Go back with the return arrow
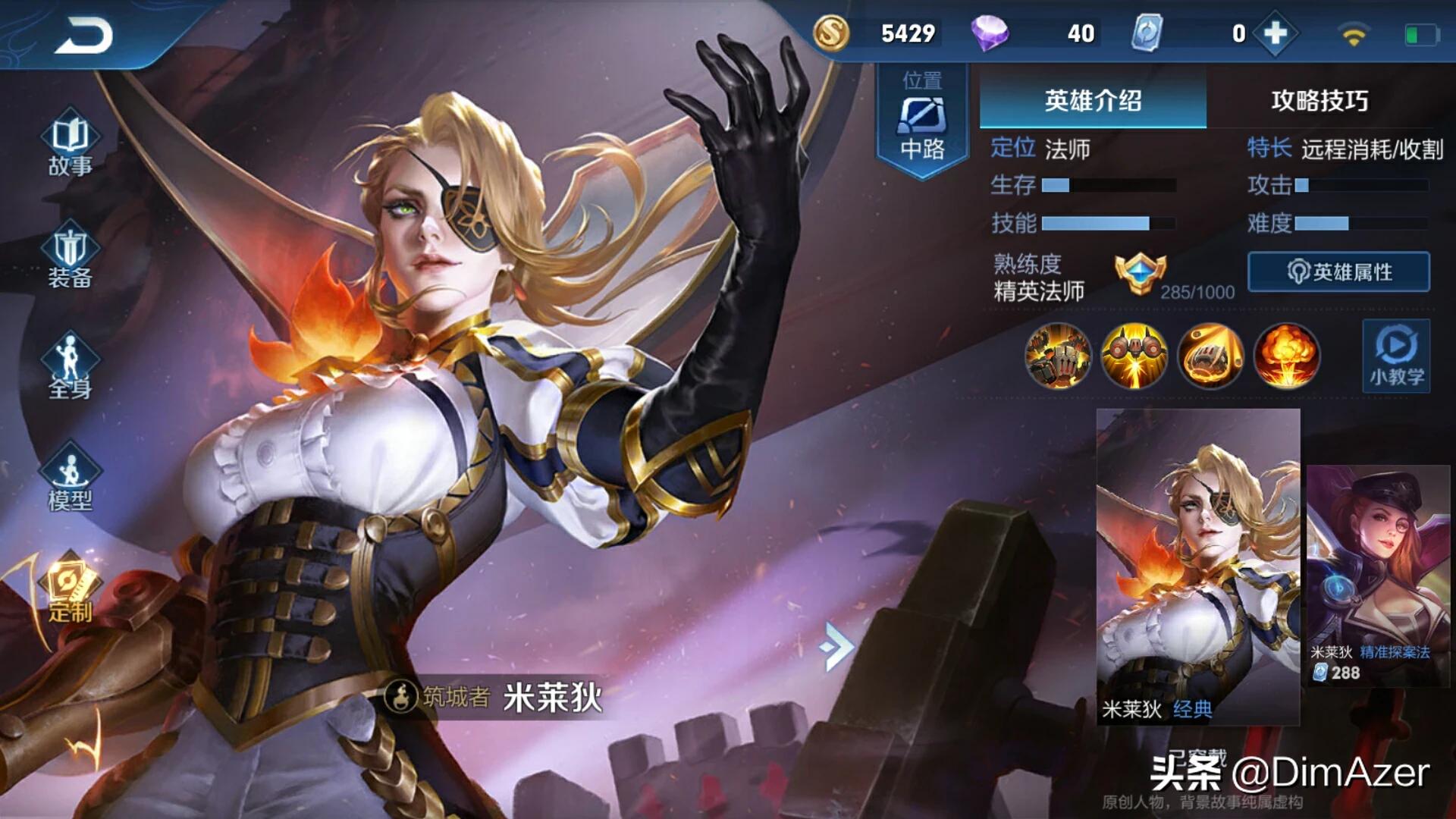This screenshot has width=1456, height=819. (x=83, y=36)
